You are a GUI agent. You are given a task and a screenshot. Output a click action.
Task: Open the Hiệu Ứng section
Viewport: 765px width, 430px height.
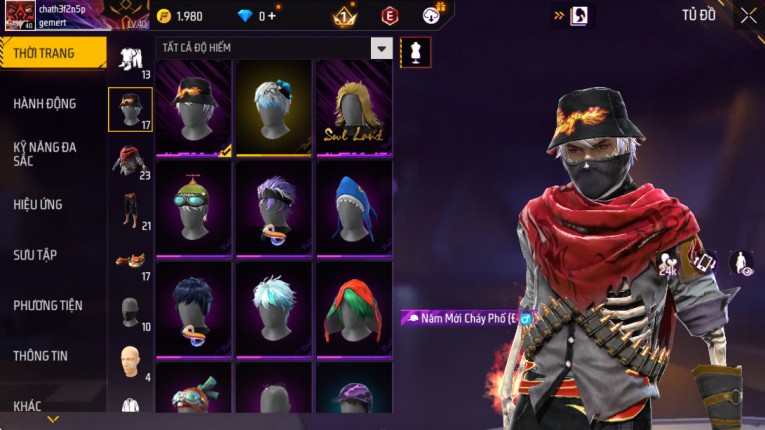(38, 205)
